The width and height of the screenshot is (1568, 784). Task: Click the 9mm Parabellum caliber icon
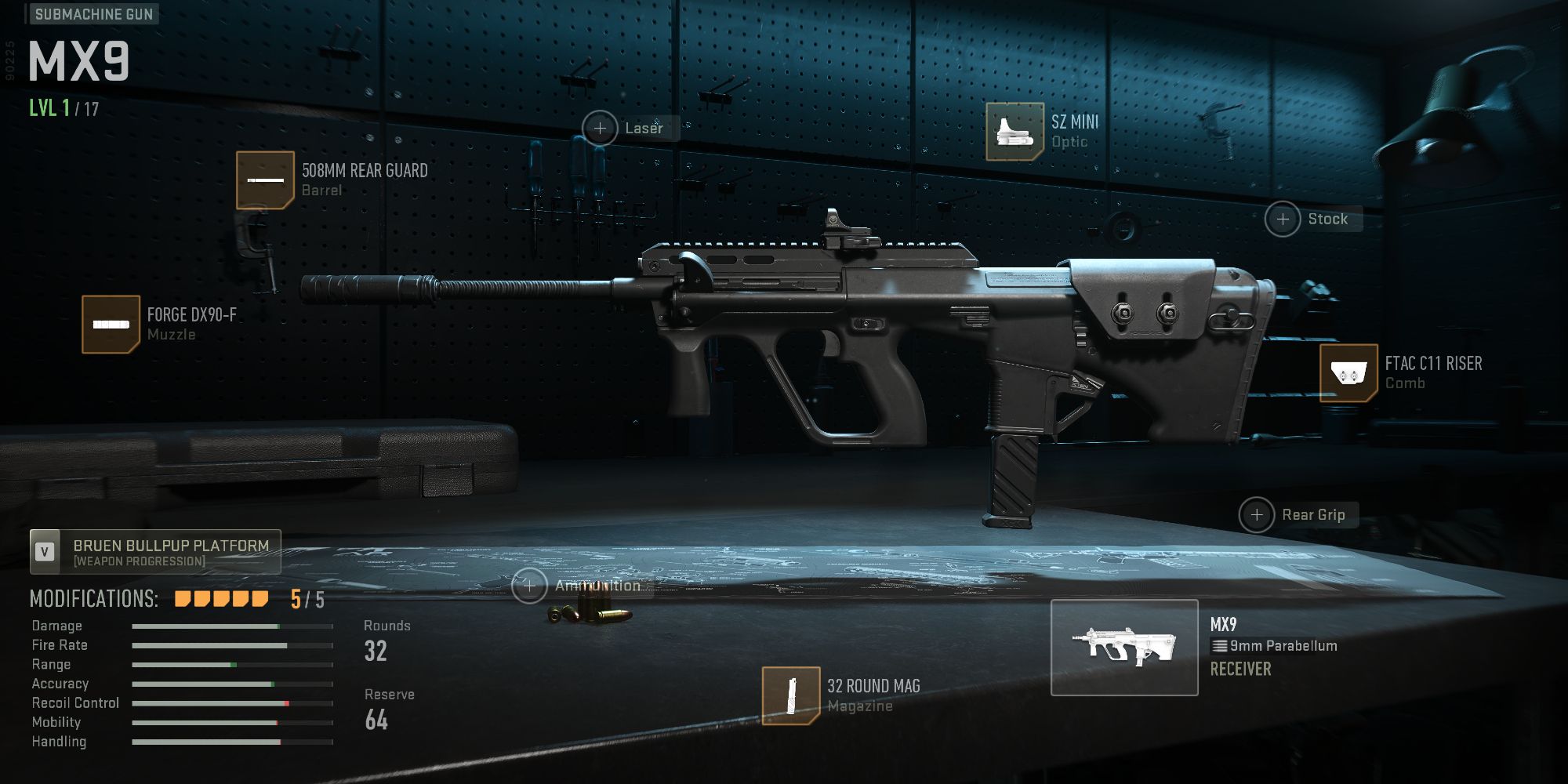[1221, 645]
